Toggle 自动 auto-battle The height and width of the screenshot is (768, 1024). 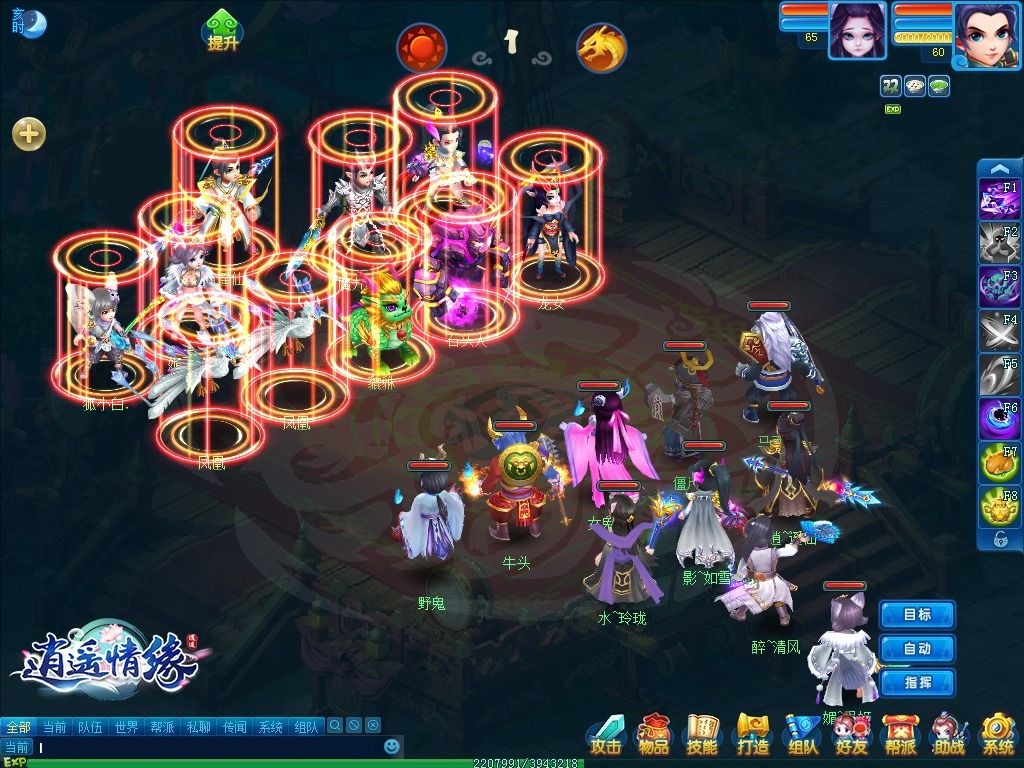point(917,649)
